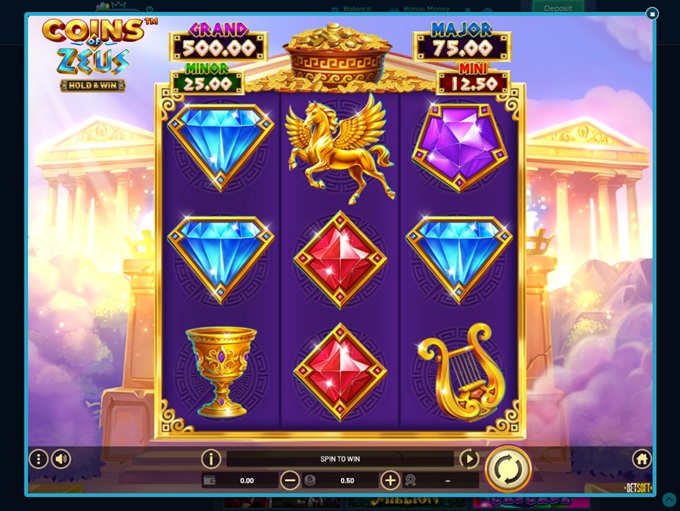Open the paytable info button
Viewport: 680px width, 511px height.
(211, 459)
